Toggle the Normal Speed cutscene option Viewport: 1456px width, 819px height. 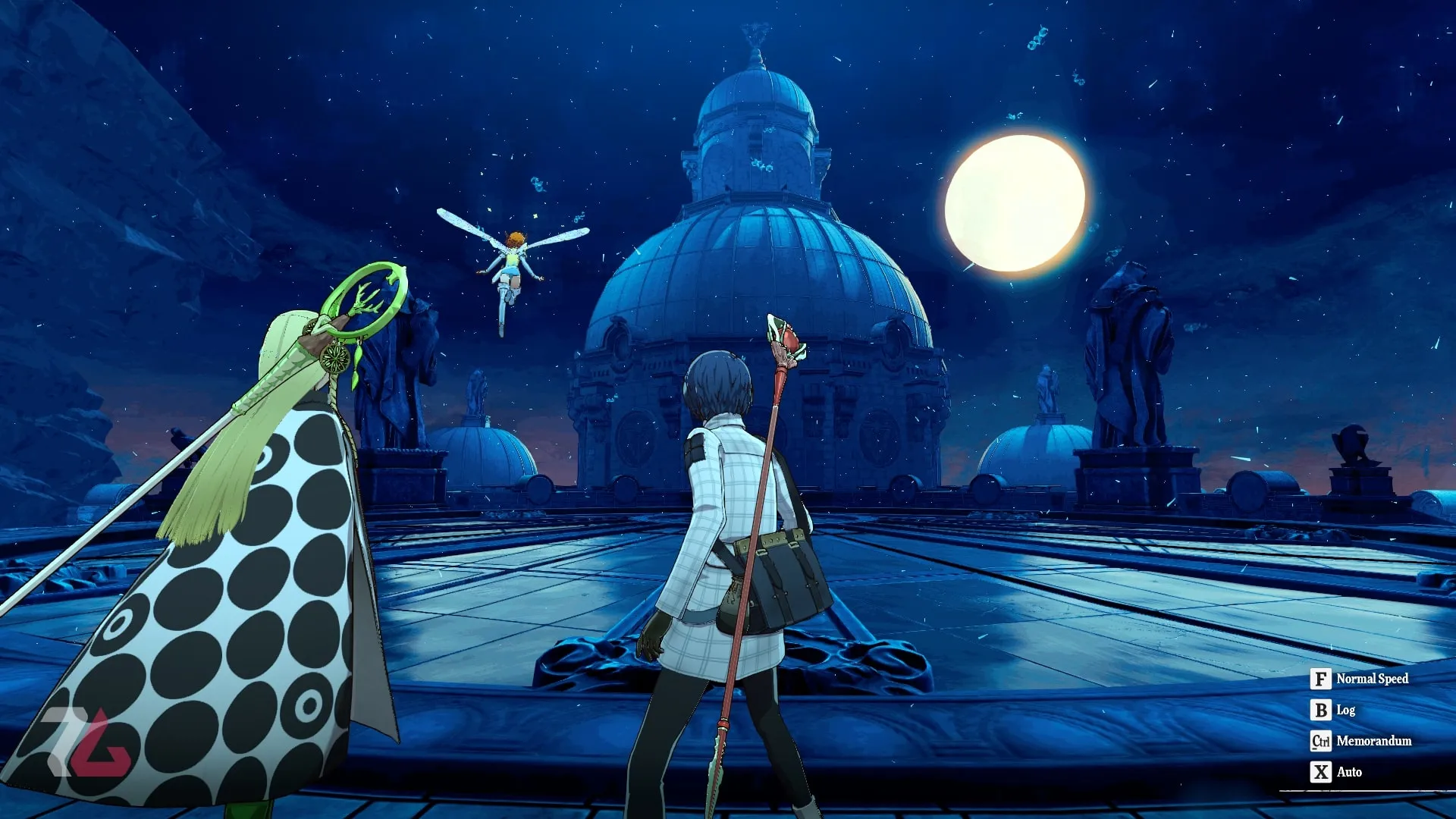click(1359, 679)
